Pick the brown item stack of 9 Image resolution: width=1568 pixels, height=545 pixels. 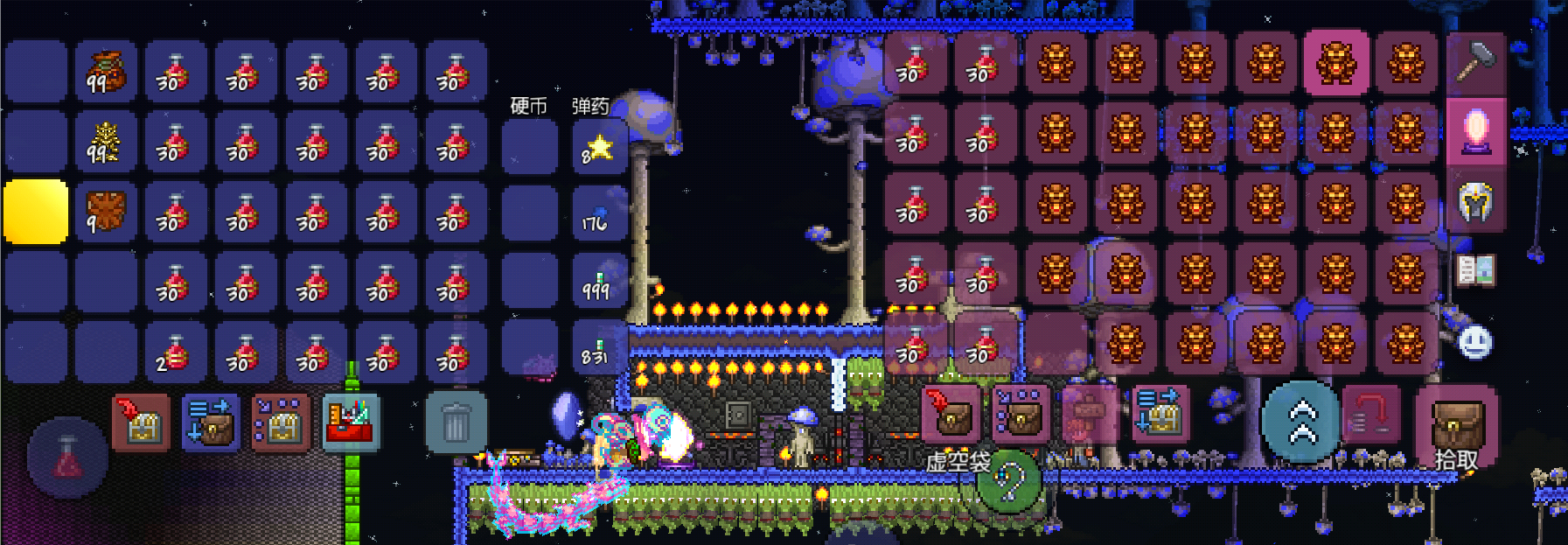pos(106,212)
